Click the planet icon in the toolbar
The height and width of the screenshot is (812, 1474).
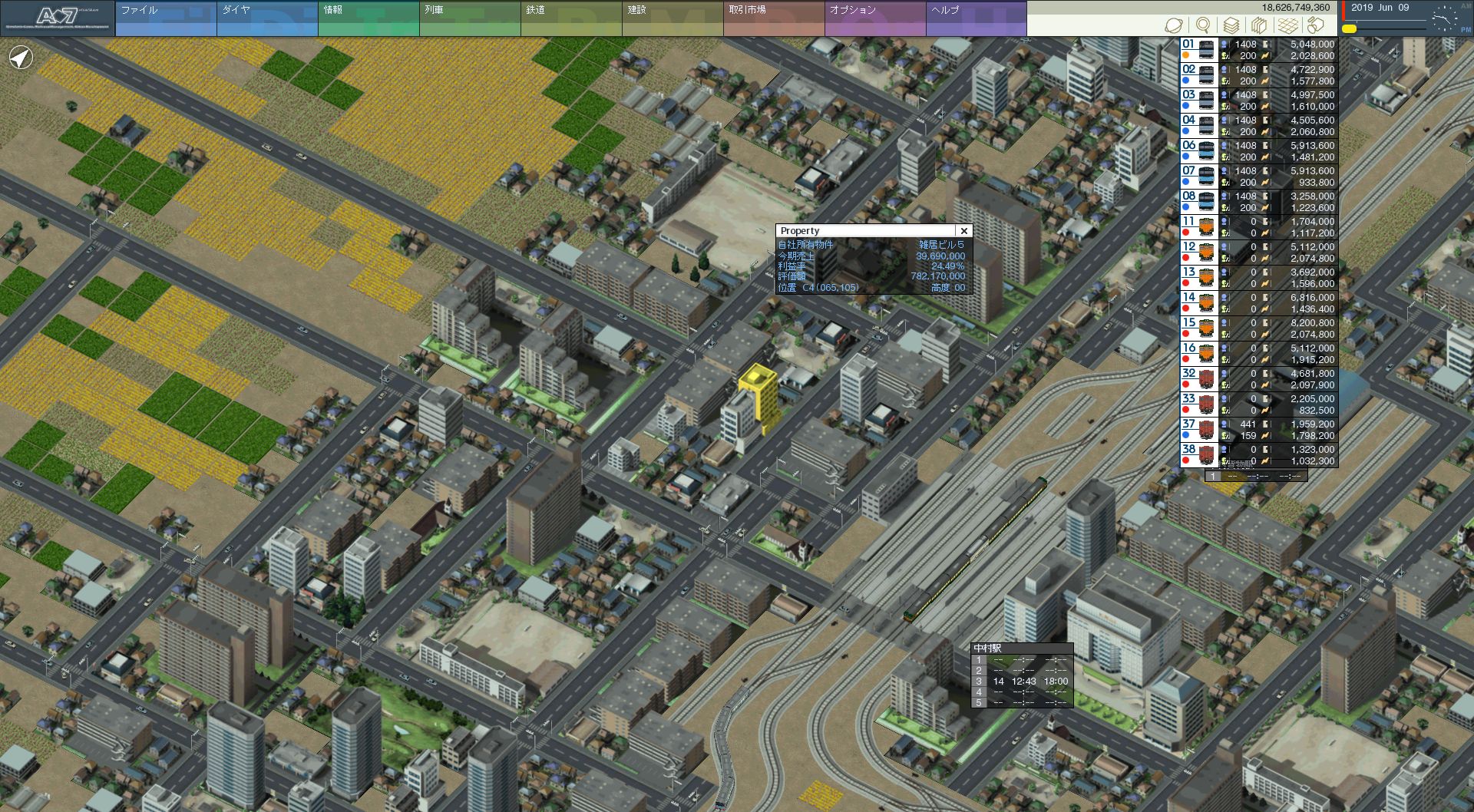(x=1174, y=25)
